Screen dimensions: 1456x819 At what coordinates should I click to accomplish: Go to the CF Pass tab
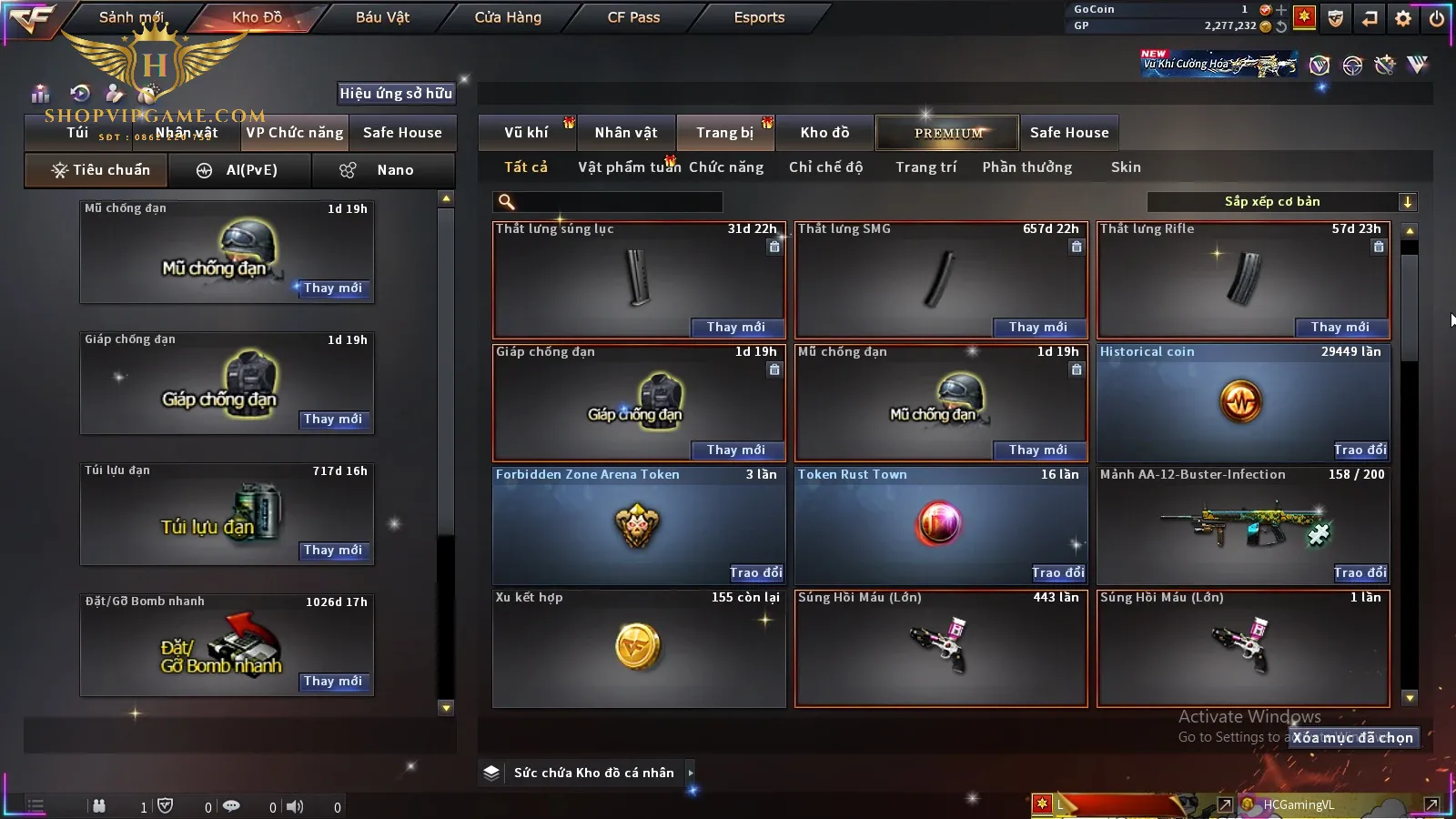click(x=633, y=17)
